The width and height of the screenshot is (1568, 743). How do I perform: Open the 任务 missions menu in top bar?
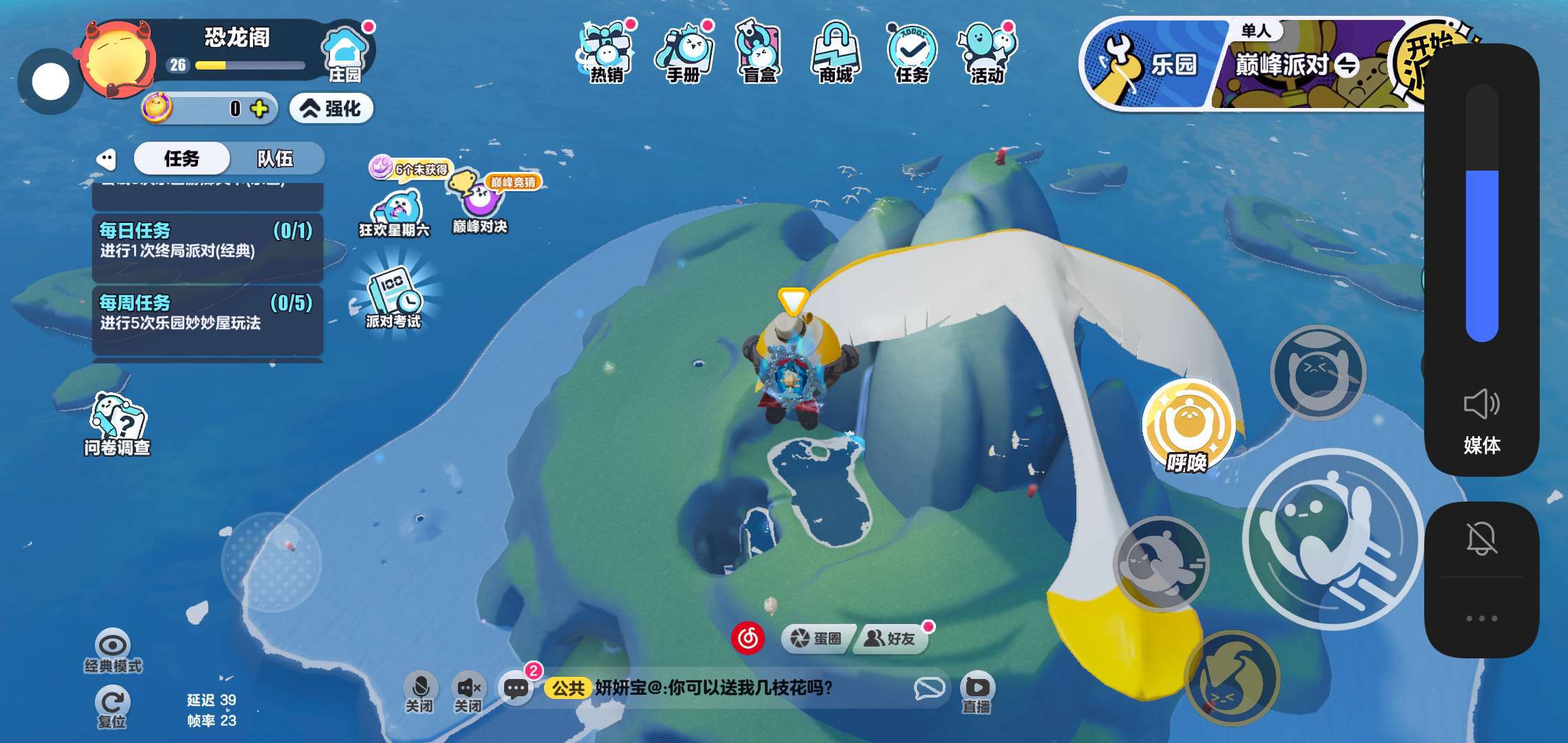coord(912,53)
